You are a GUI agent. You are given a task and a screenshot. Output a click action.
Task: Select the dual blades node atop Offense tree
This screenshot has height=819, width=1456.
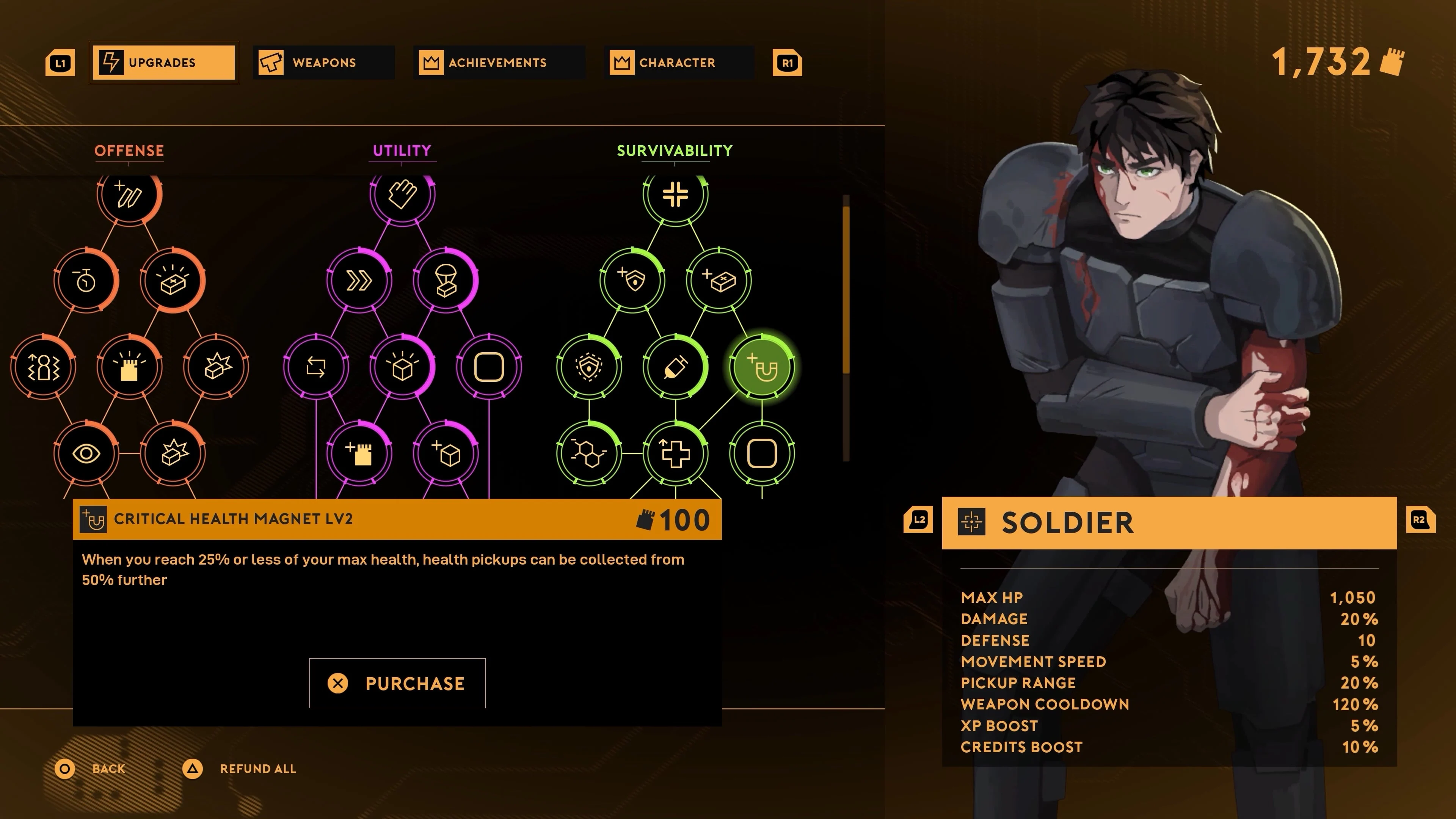(130, 195)
